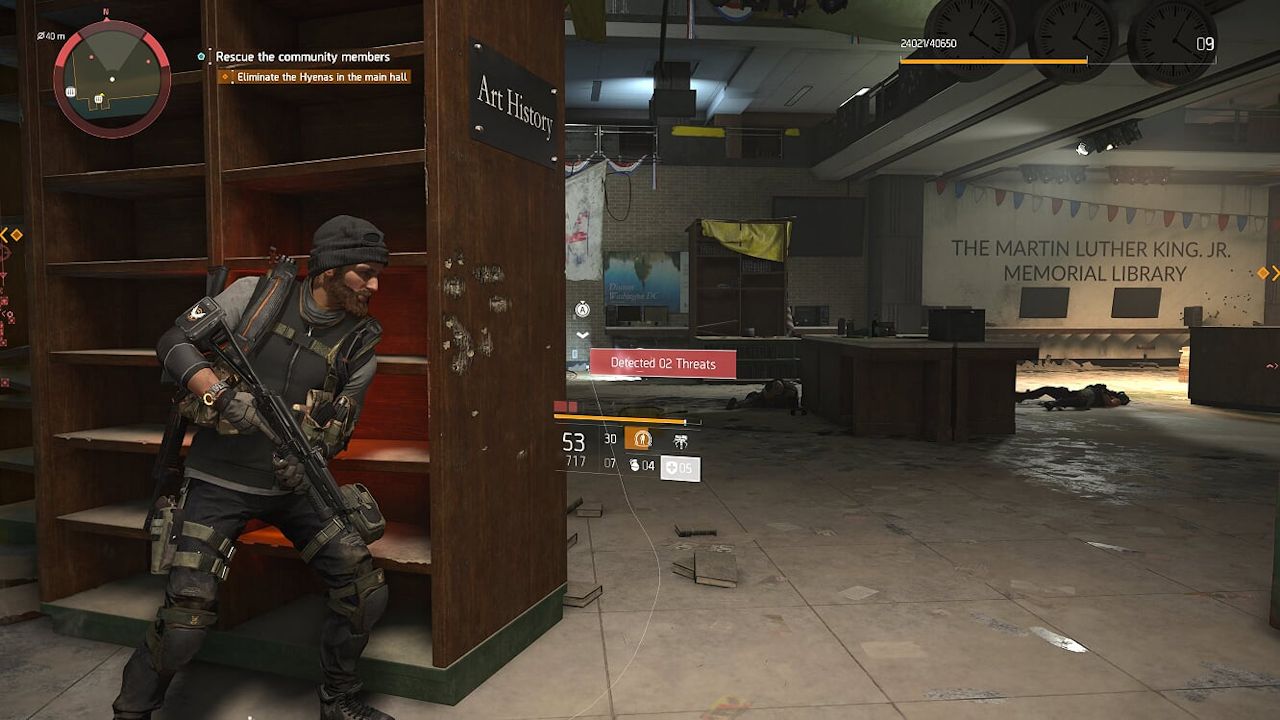
Task: Click the armor kit icon labeled 05
Action: 679,467
